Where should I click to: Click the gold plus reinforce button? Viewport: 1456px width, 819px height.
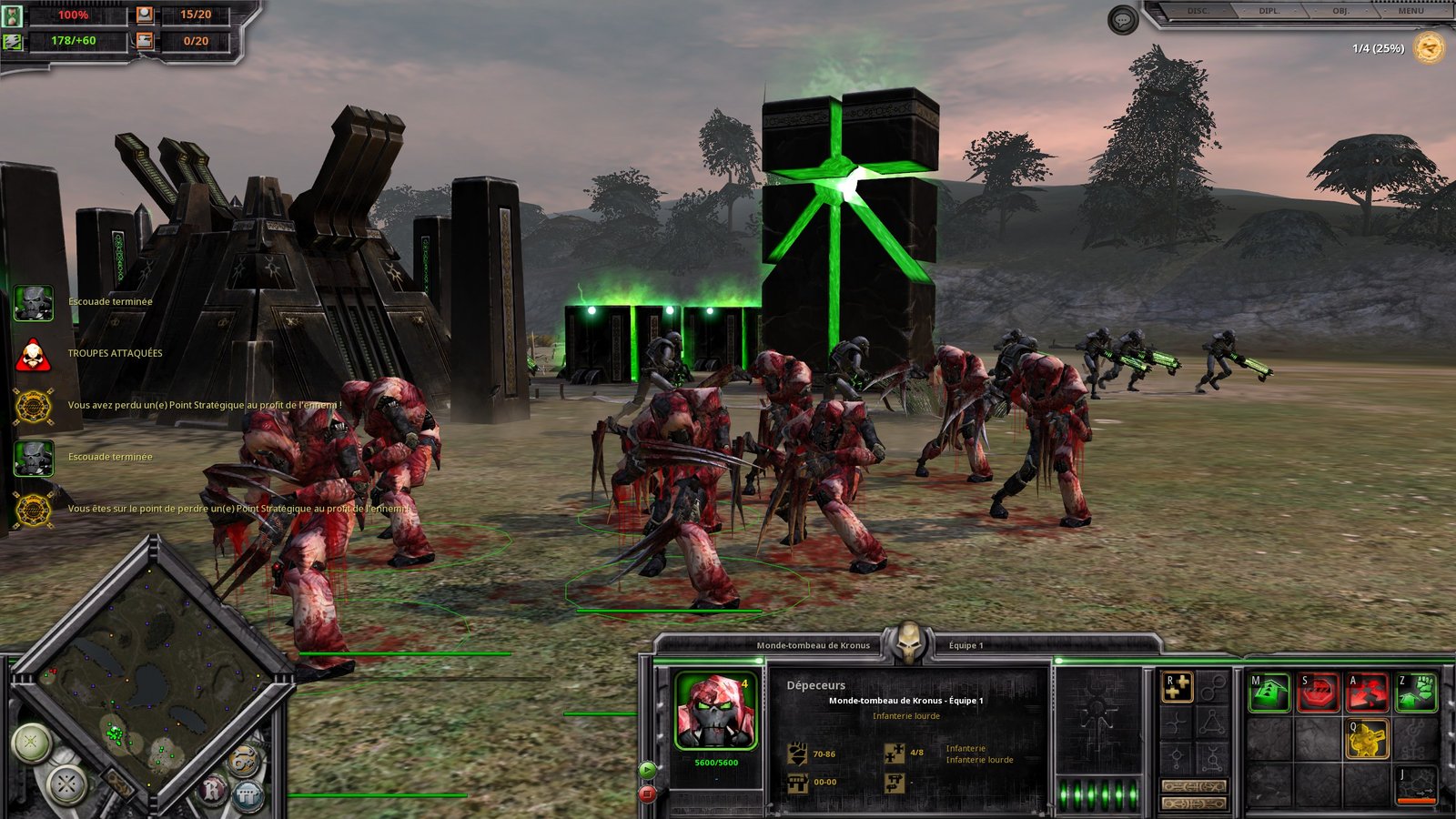[x=1177, y=687]
